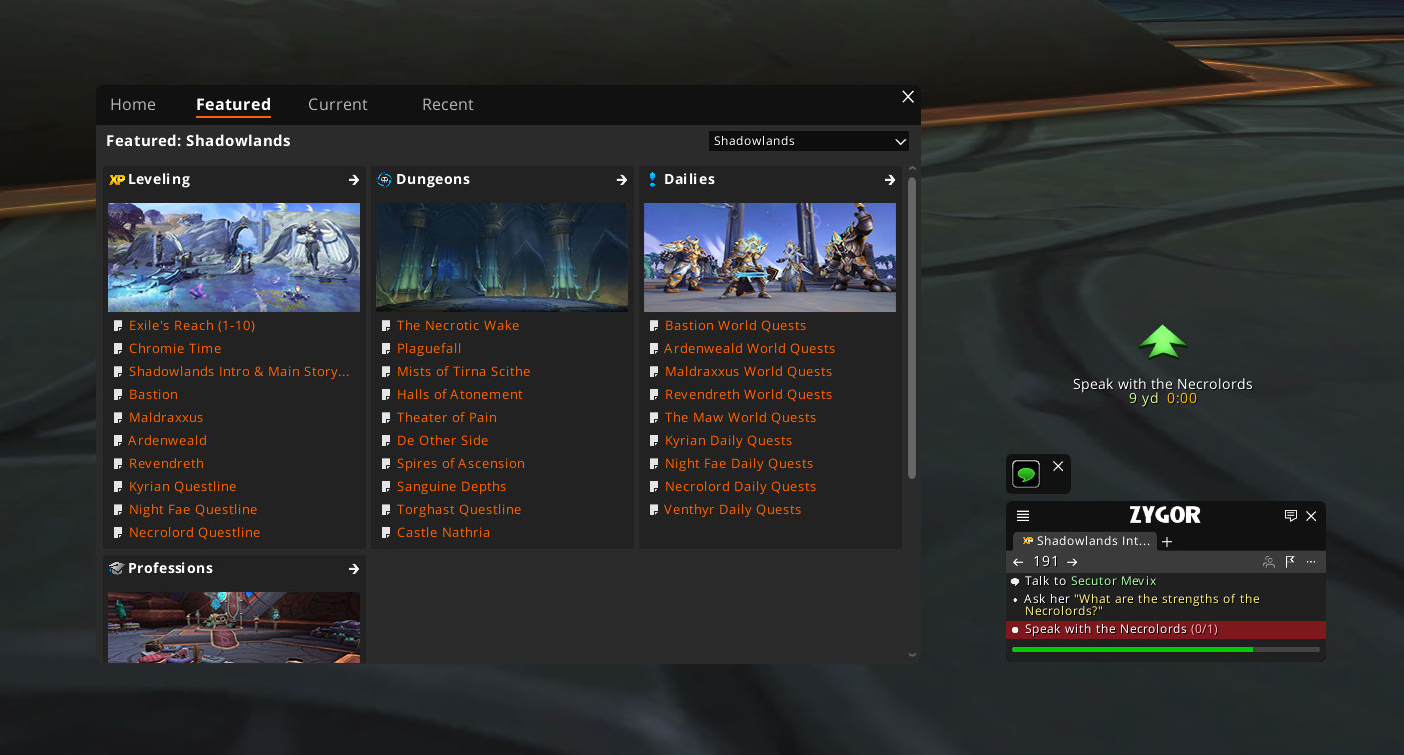
Task: Close the Zygor guide browser window
Action: (908, 97)
